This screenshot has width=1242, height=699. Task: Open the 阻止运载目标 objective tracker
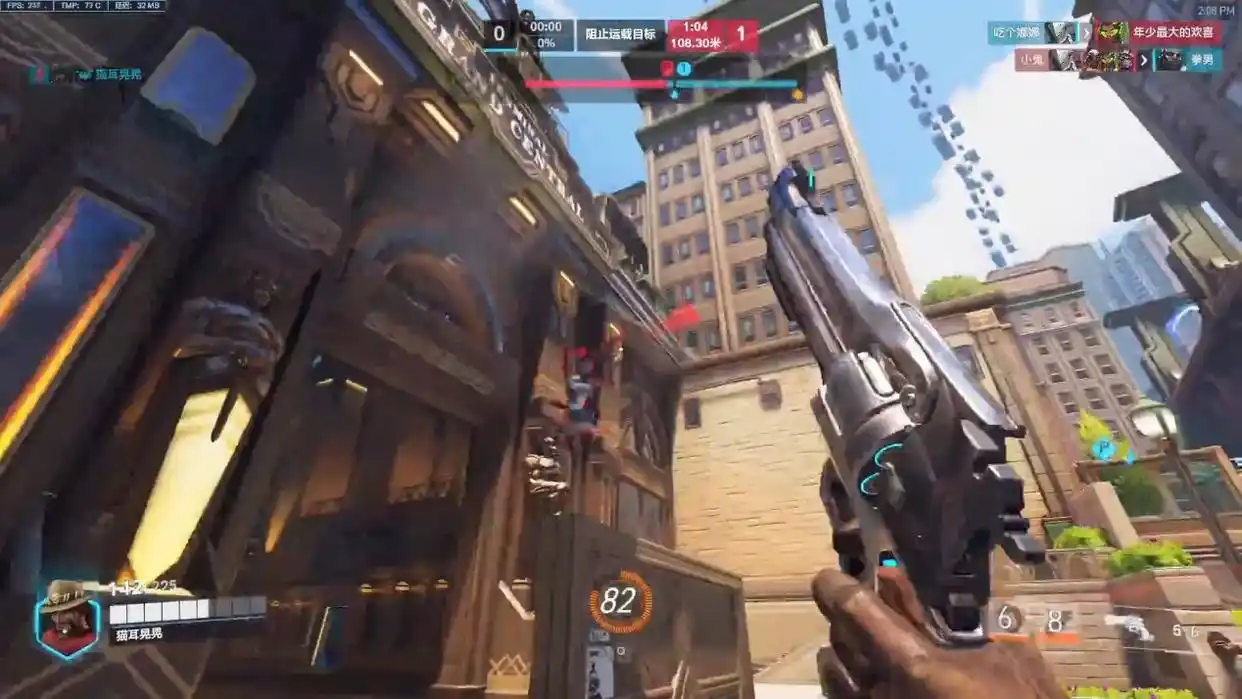[620, 34]
